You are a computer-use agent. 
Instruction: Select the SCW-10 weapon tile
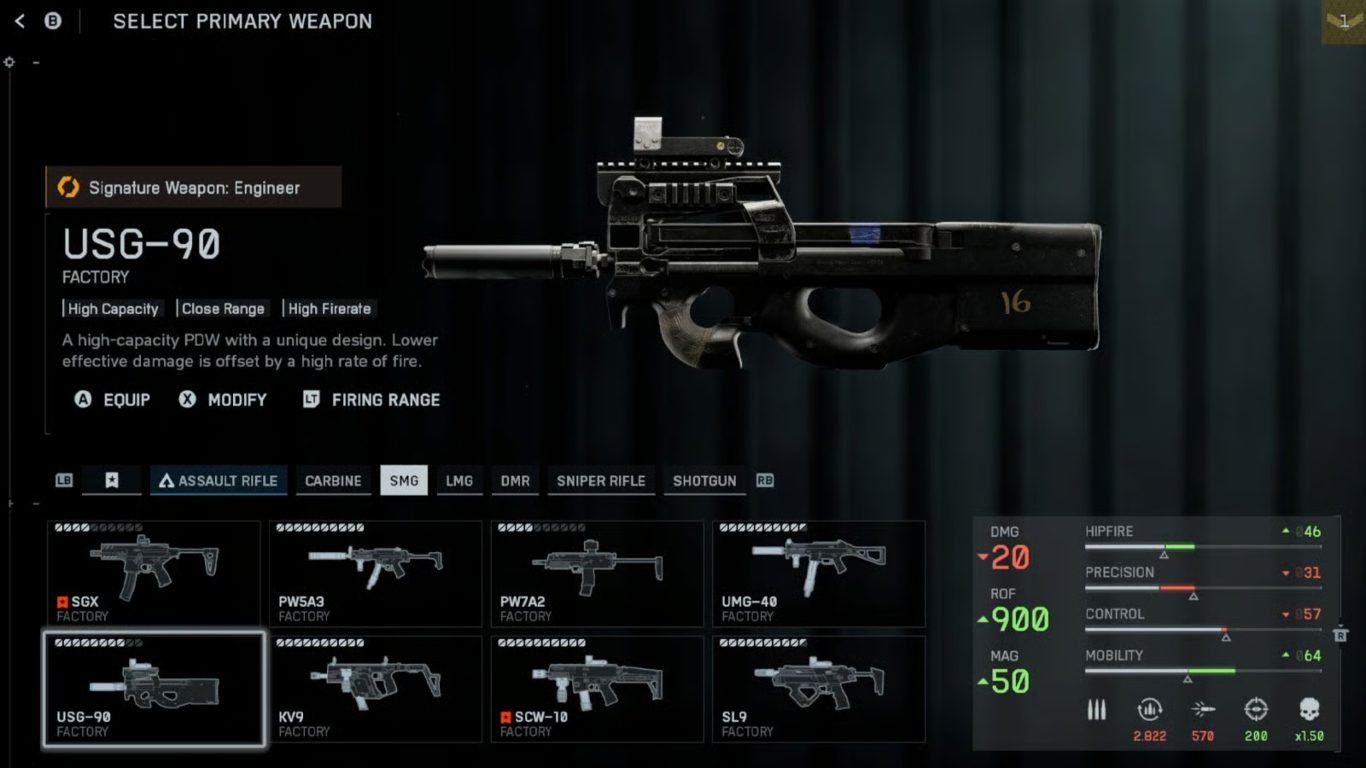597,689
